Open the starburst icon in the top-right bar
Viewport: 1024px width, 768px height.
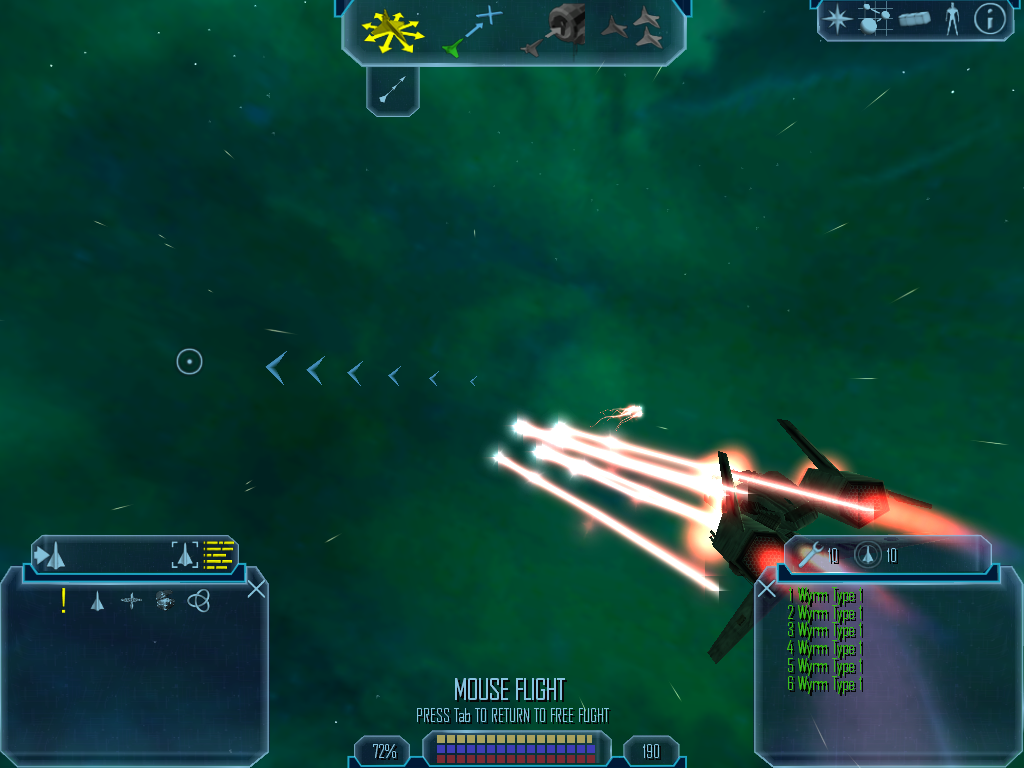click(836, 19)
